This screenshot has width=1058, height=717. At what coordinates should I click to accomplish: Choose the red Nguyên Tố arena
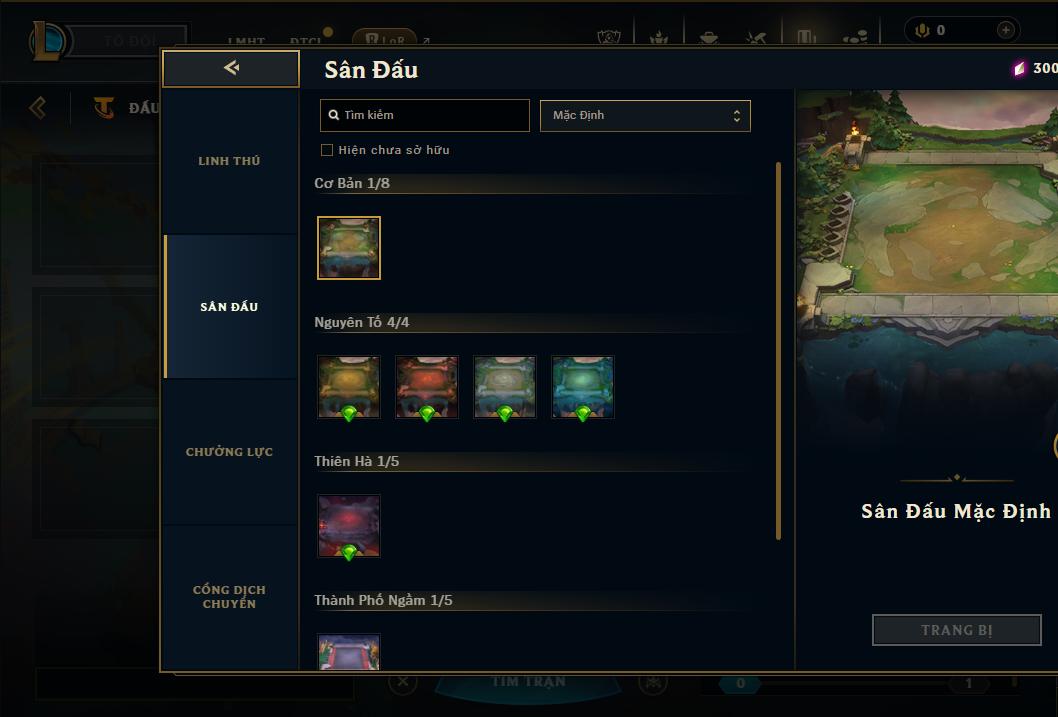click(x=427, y=386)
